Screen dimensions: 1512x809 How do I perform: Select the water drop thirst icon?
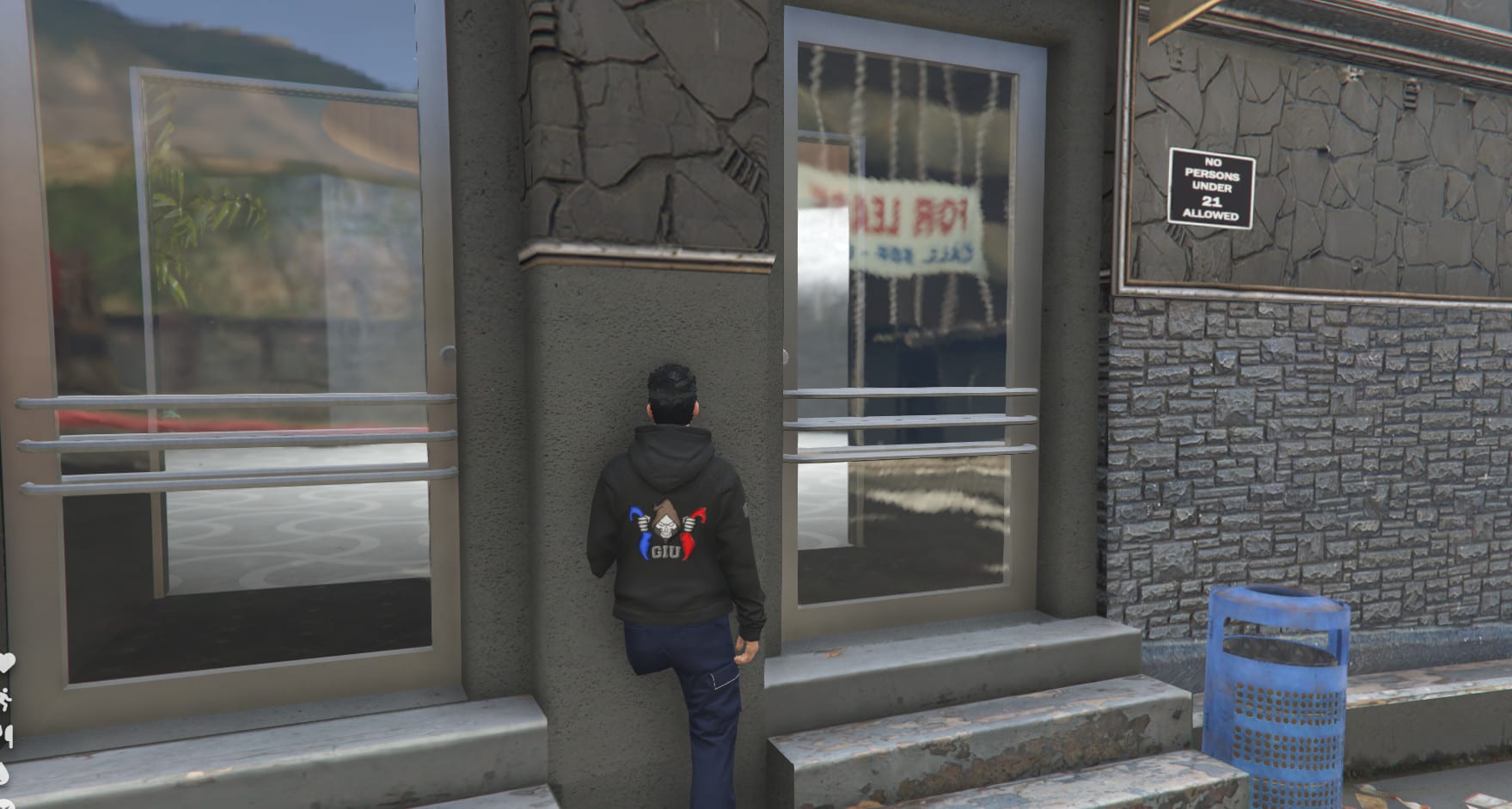(4, 771)
